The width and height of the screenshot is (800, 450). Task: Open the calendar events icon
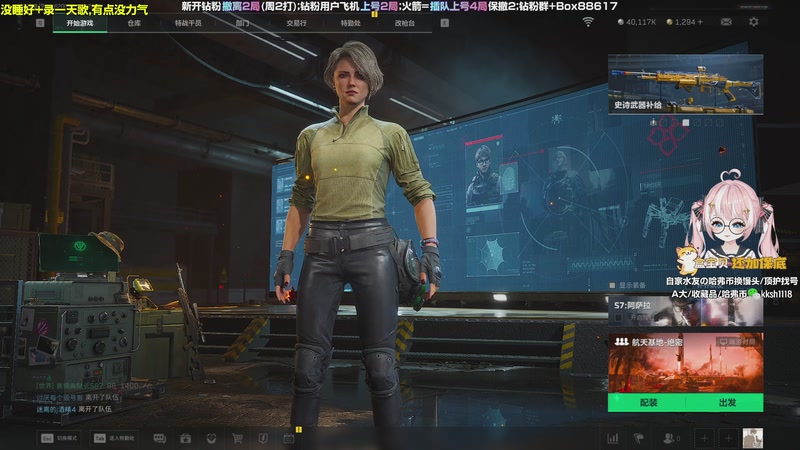point(288,438)
